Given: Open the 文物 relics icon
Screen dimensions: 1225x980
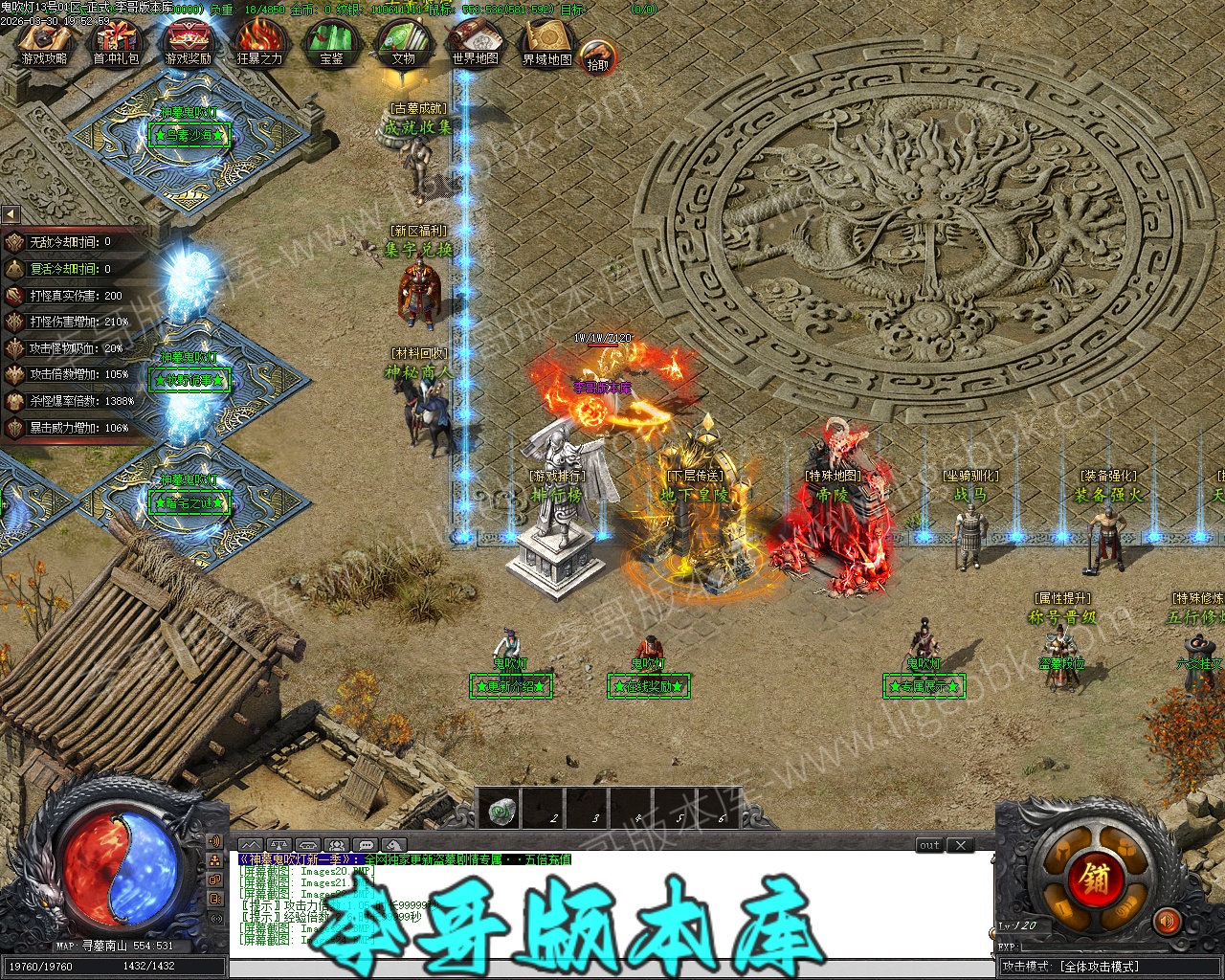Looking at the screenshot, I should [403, 42].
